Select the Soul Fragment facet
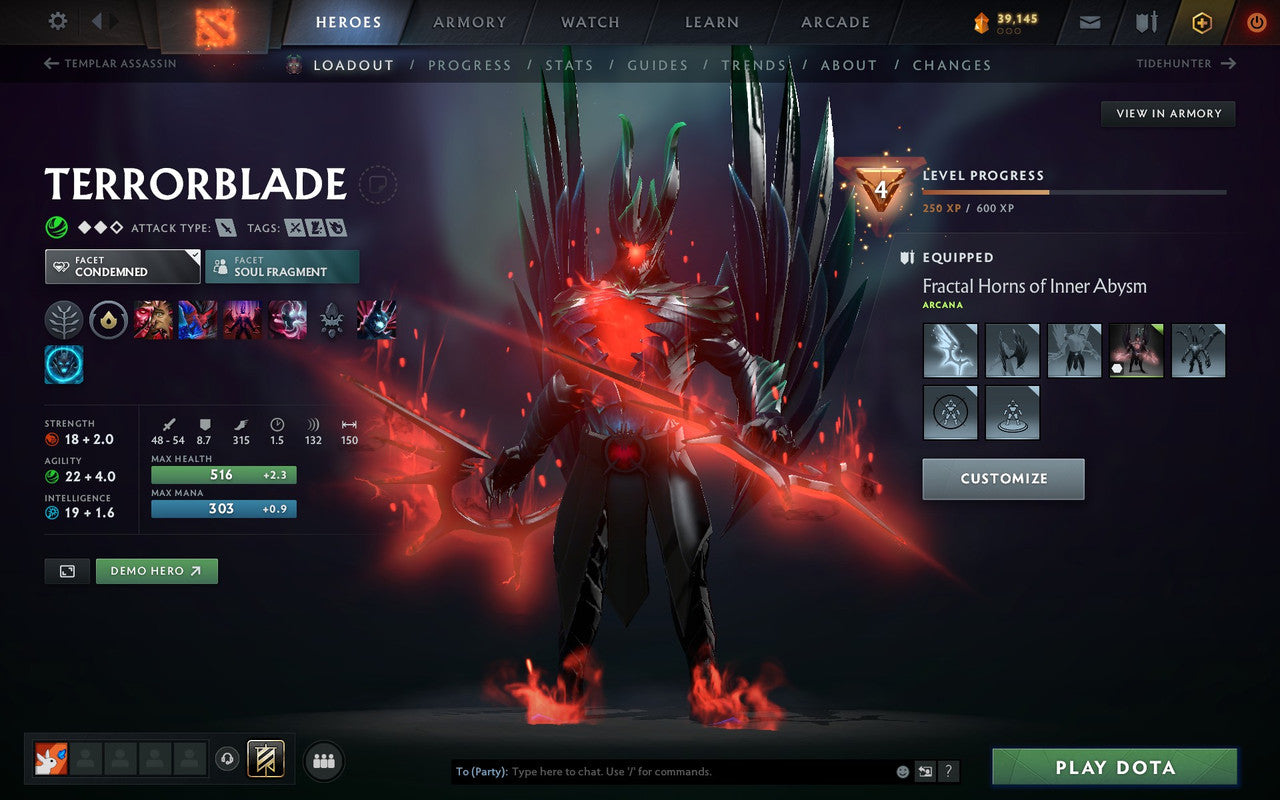 [281, 266]
